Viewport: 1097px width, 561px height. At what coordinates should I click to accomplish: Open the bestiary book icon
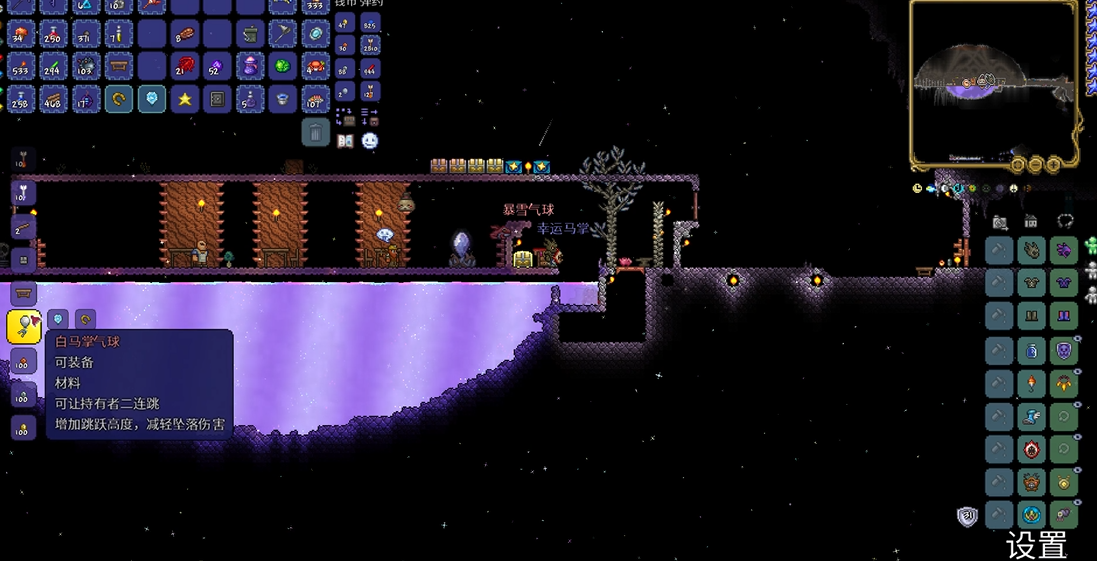pyautogui.click(x=346, y=141)
